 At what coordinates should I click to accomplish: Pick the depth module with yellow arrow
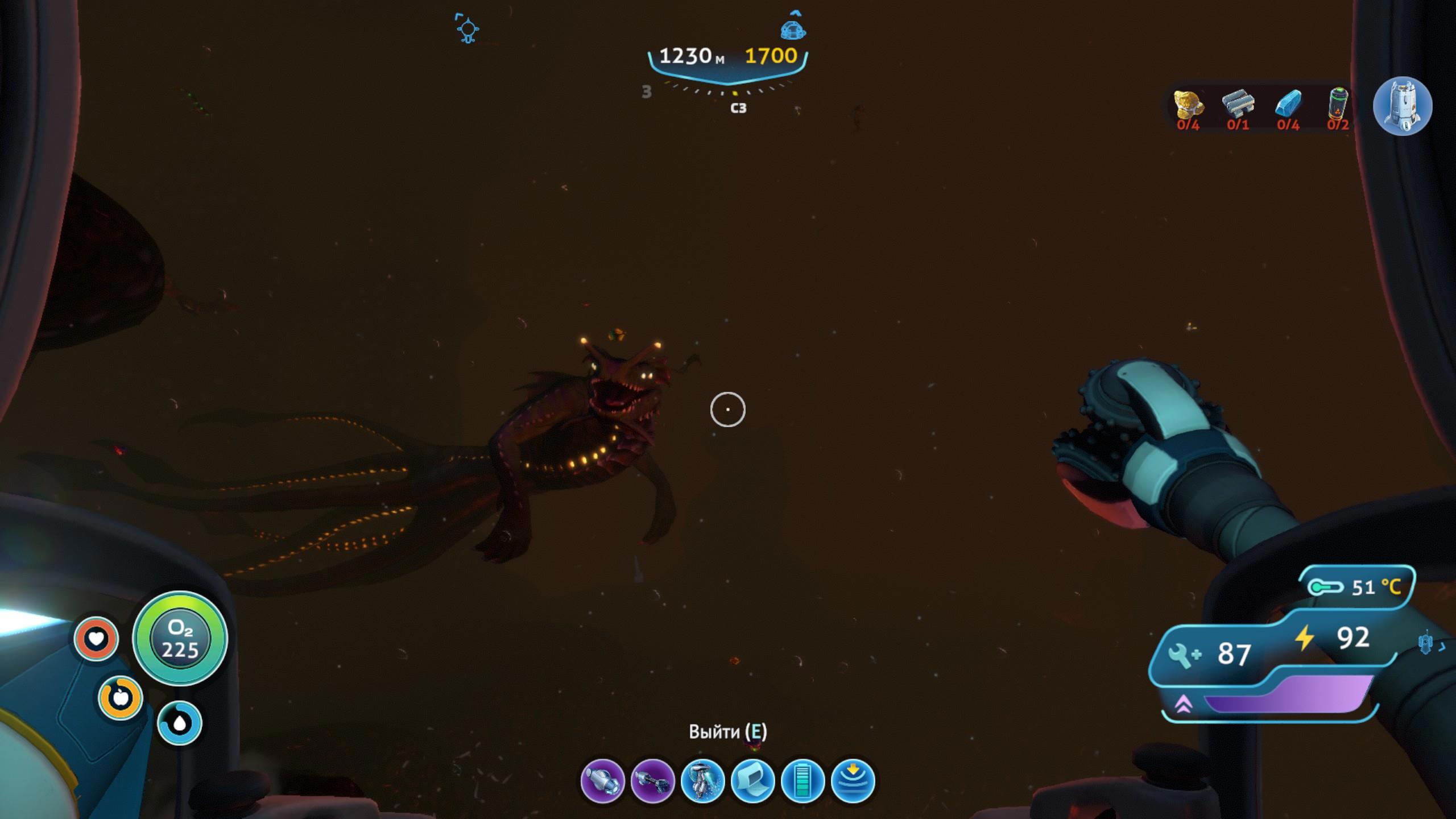853,781
